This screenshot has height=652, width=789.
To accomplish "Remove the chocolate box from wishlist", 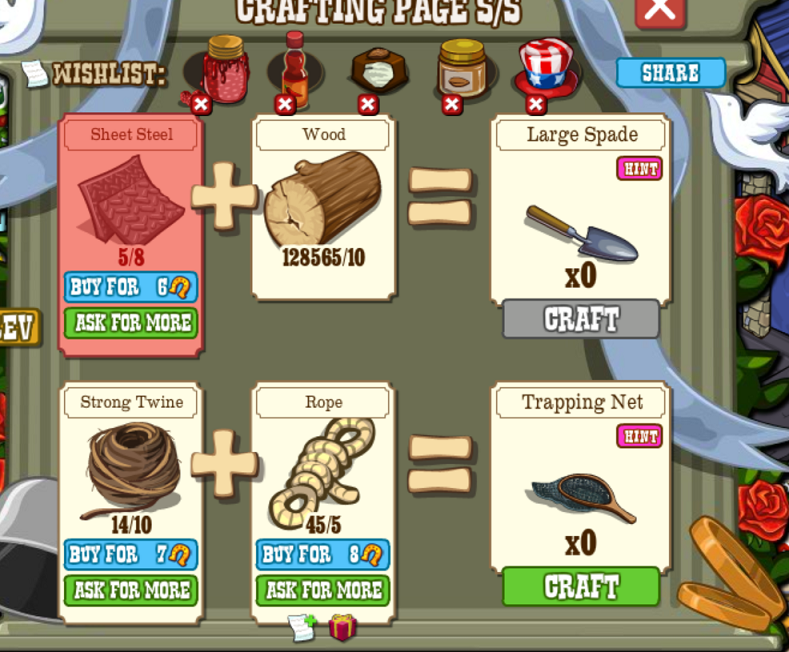I will click(368, 104).
